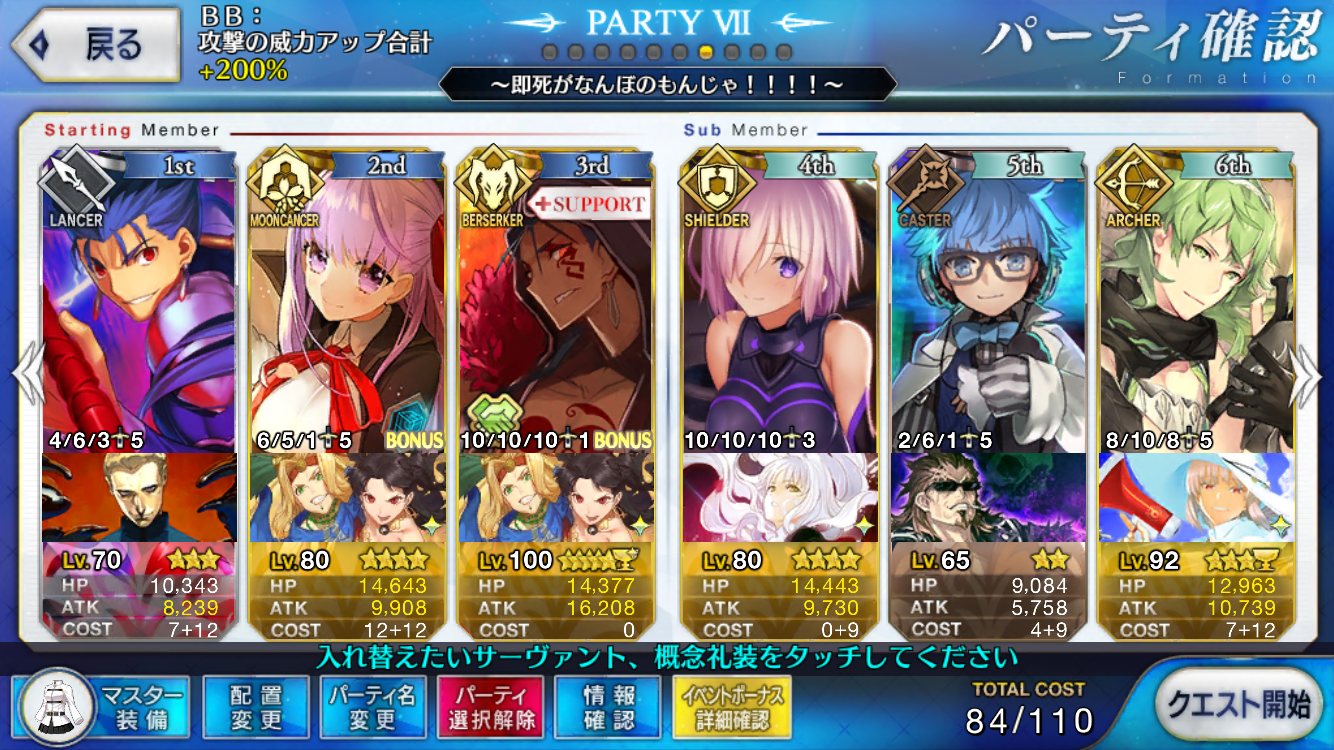Open 情報確認 info check
Image resolution: width=1334 pixels, height=750 pixels.
point(608,706)
